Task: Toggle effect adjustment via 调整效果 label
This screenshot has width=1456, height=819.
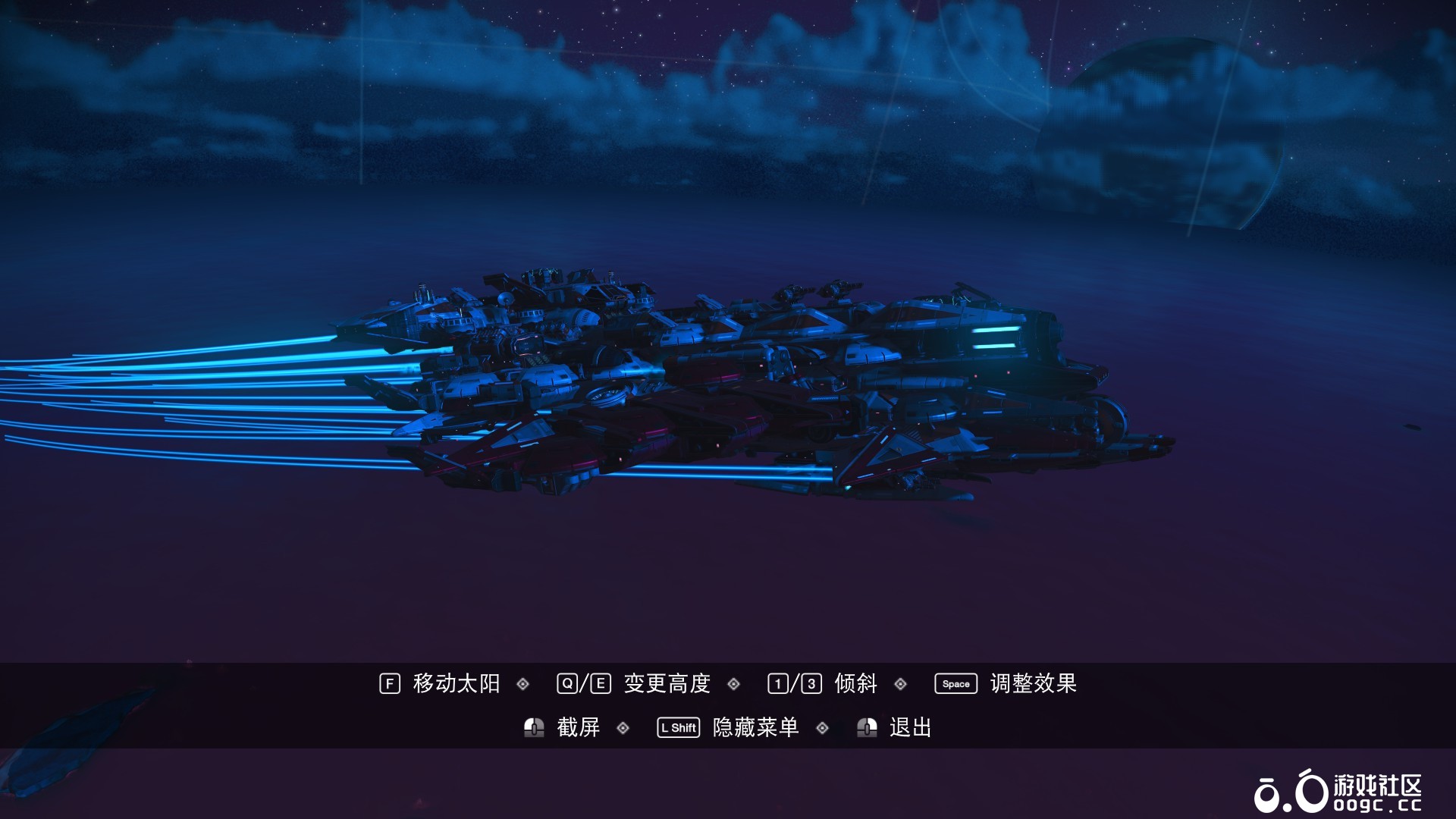Action: [1032, 682]
